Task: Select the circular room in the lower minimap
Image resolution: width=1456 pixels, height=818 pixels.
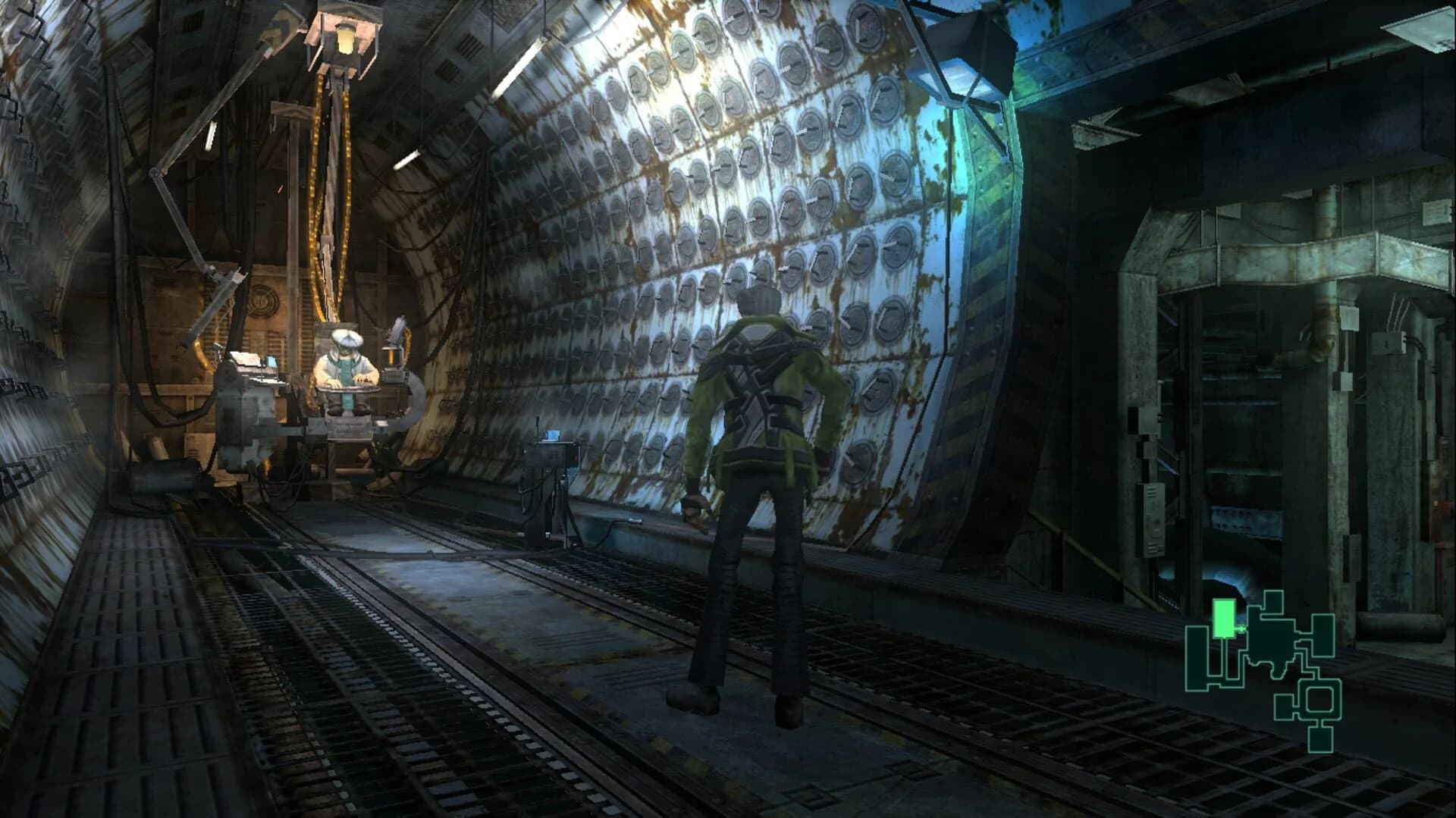Action: click(1319, 700)
